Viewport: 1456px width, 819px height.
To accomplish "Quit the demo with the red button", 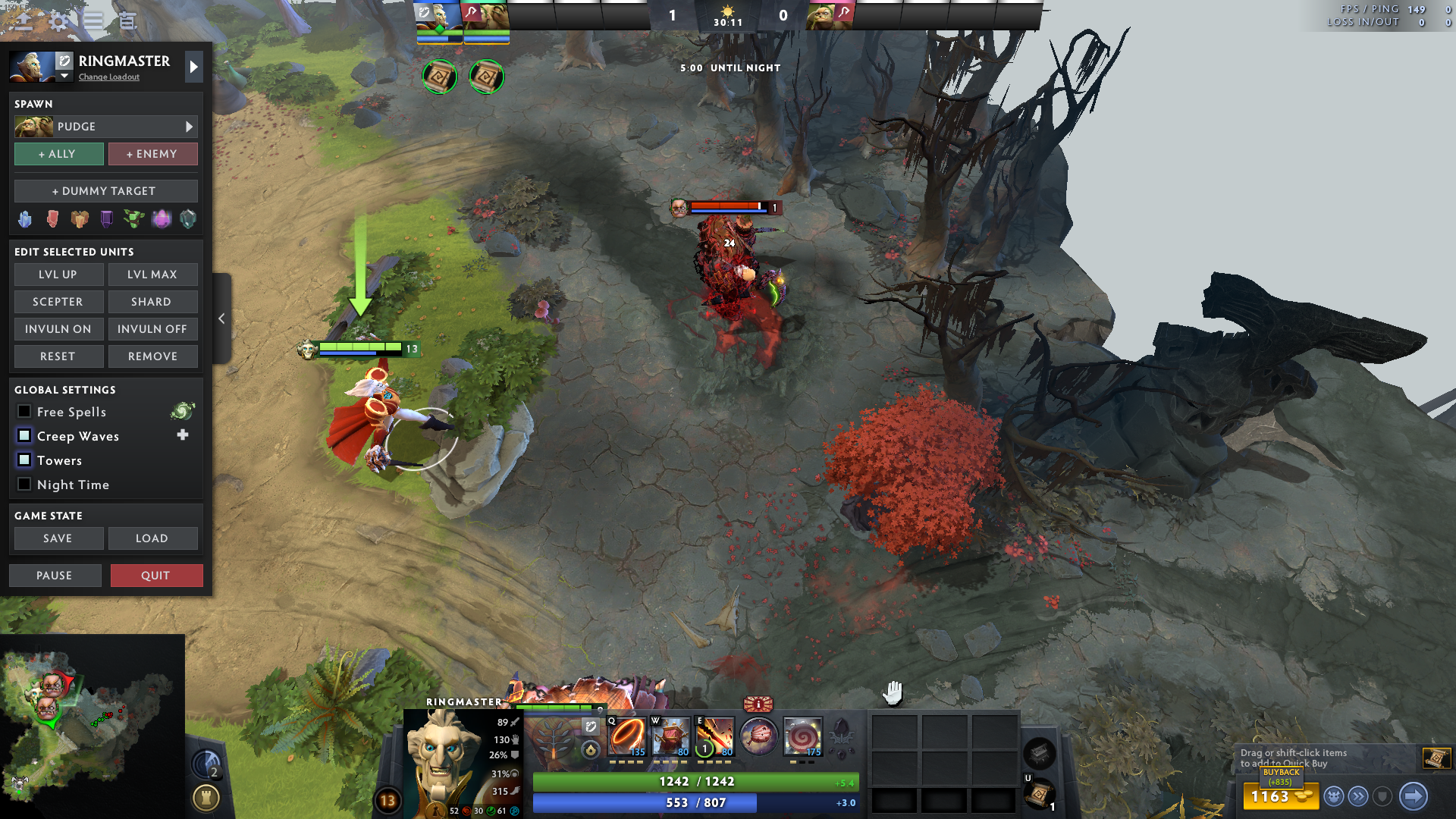I will pos(156,576).
